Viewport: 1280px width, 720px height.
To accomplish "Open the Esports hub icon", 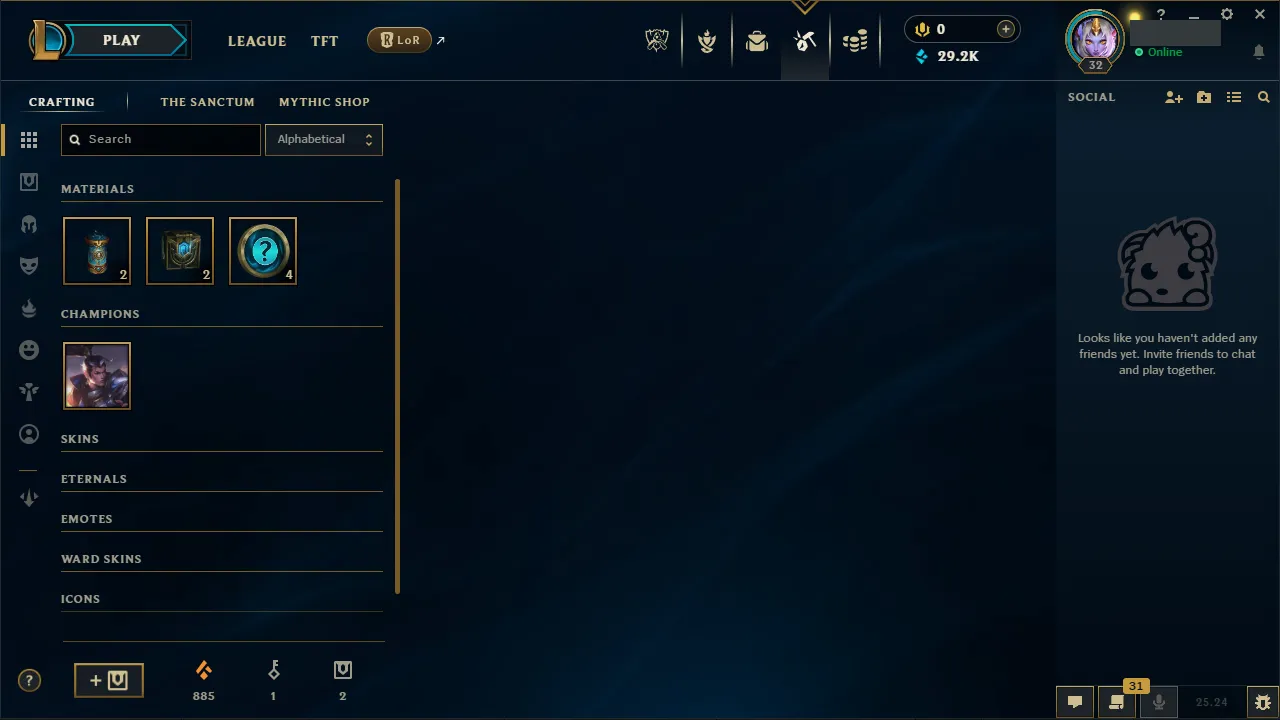I will click(657, 40).
